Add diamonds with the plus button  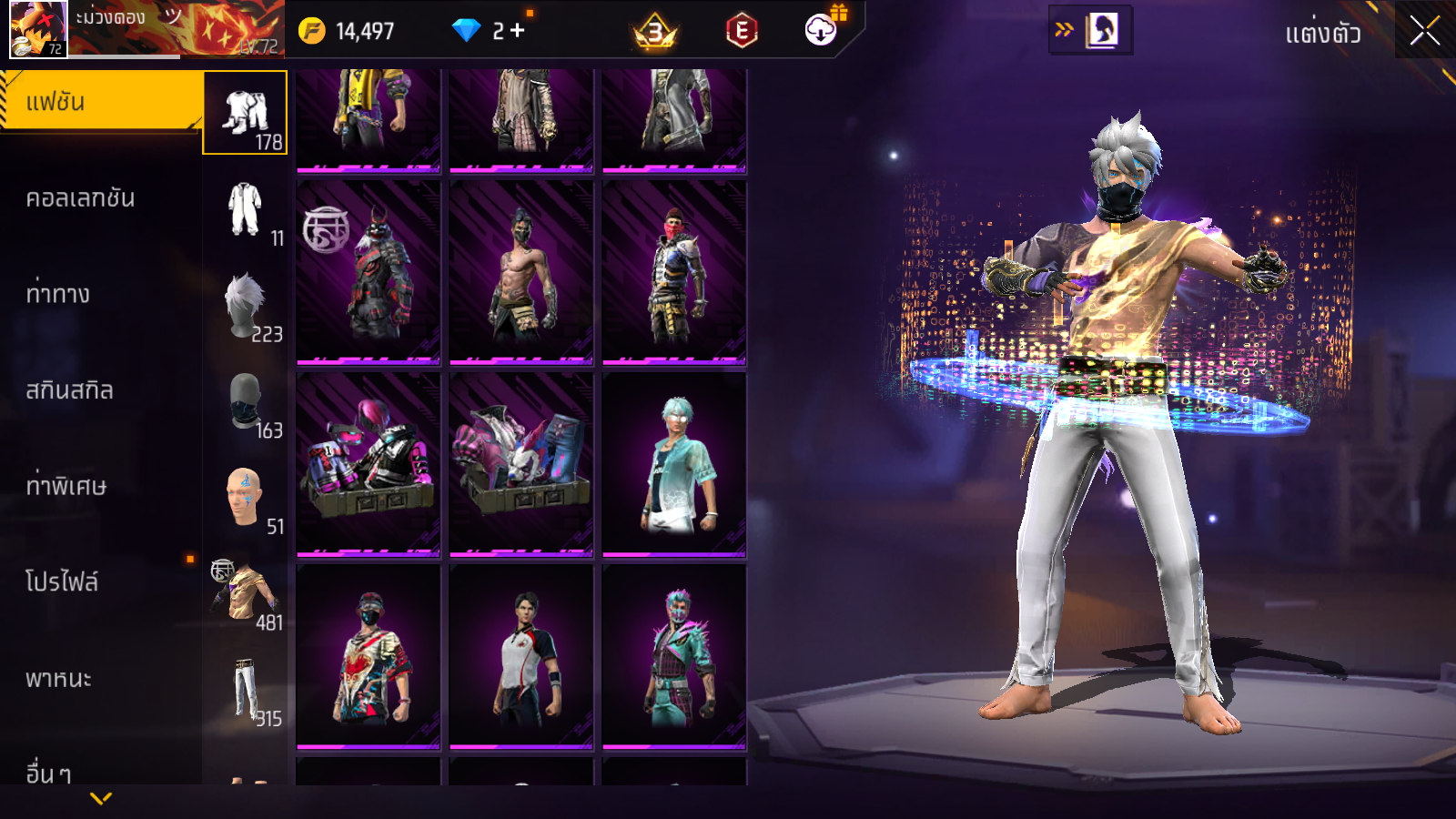coord(518,31)
